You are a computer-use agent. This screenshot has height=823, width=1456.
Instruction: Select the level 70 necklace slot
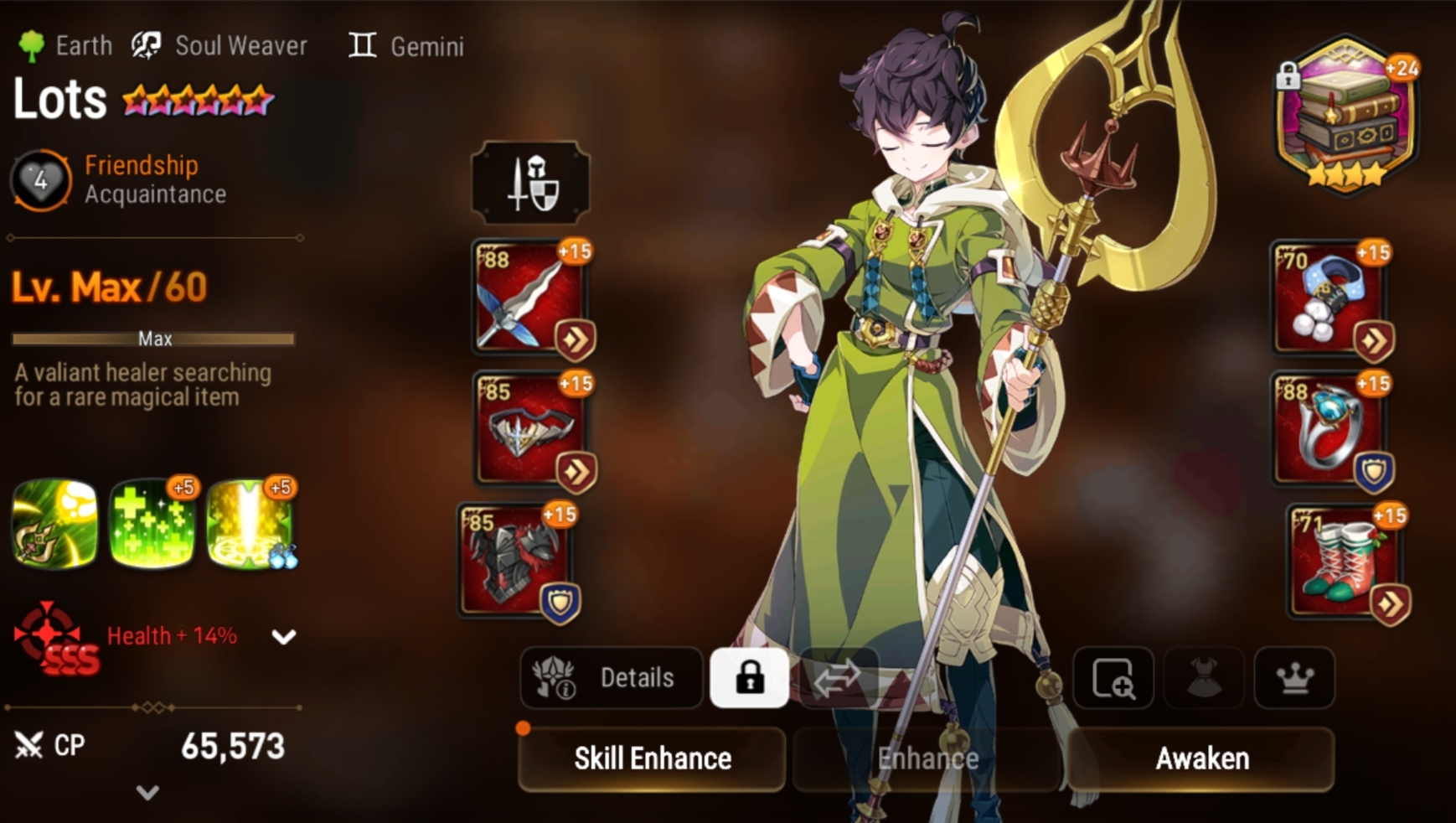click(x=1330, y=298)
